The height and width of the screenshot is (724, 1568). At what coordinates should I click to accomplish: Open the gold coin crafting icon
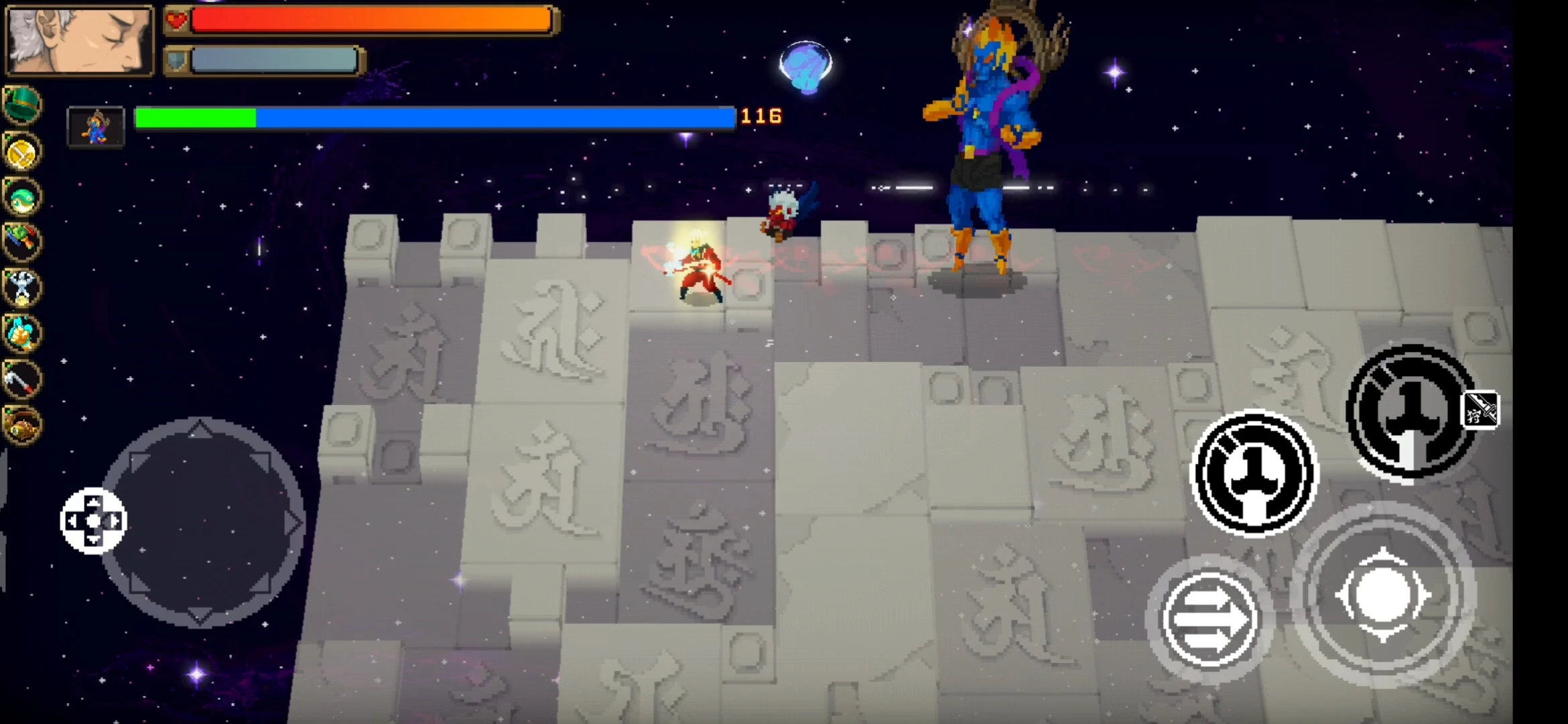[x=22, y=152]
